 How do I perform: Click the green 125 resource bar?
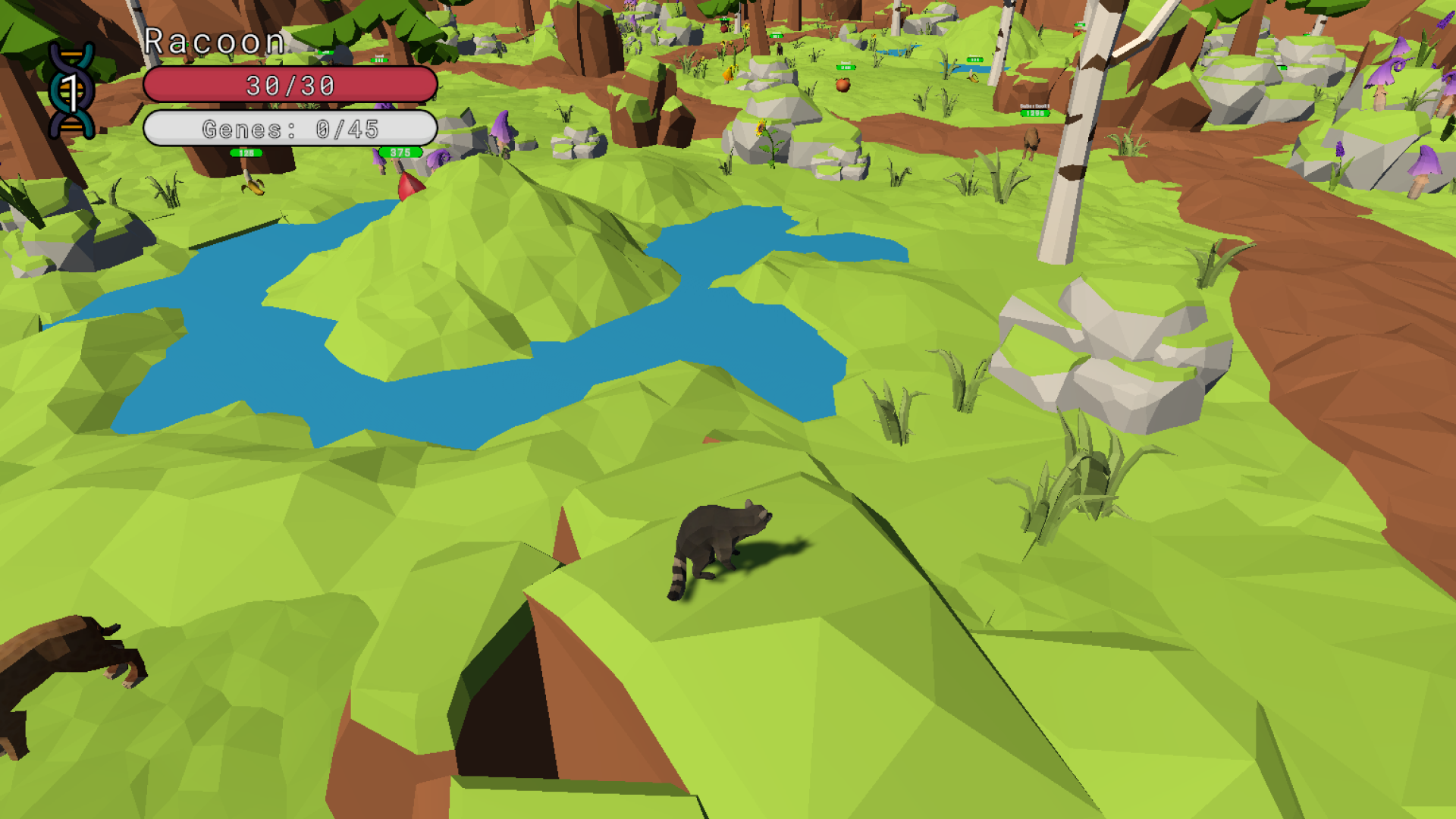coord(246,152)
